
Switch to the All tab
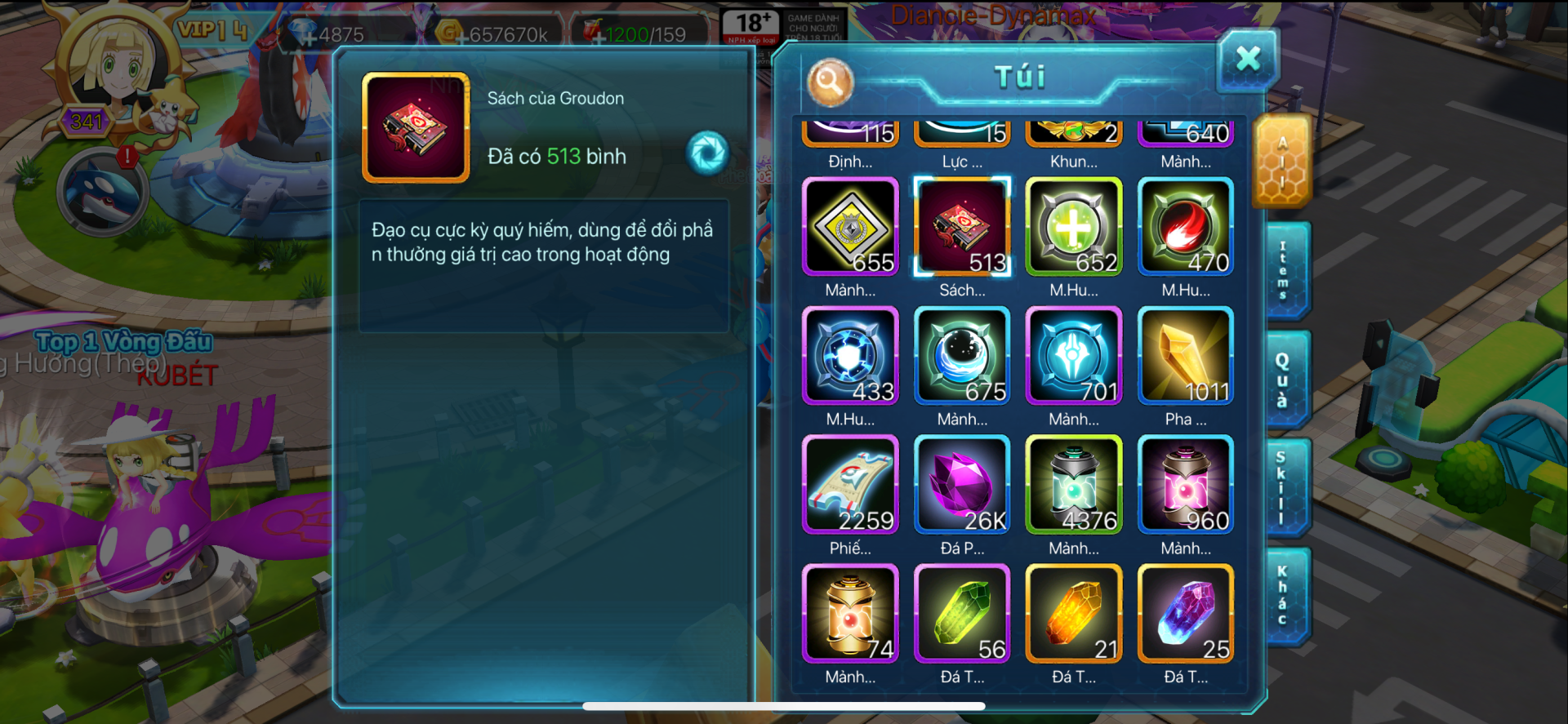coord(1282,162)
